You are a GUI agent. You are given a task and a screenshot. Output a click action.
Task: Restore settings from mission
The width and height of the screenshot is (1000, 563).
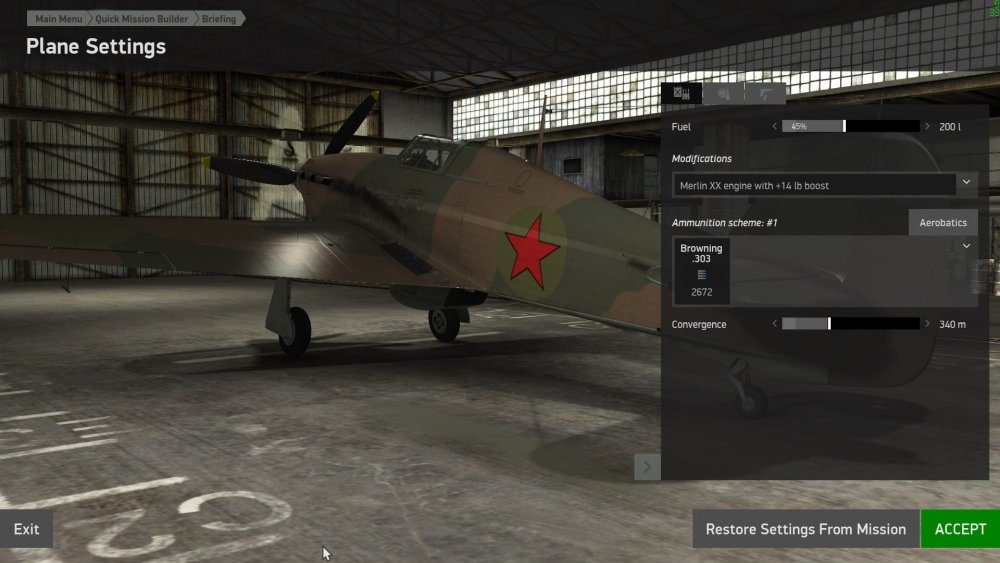805,529
